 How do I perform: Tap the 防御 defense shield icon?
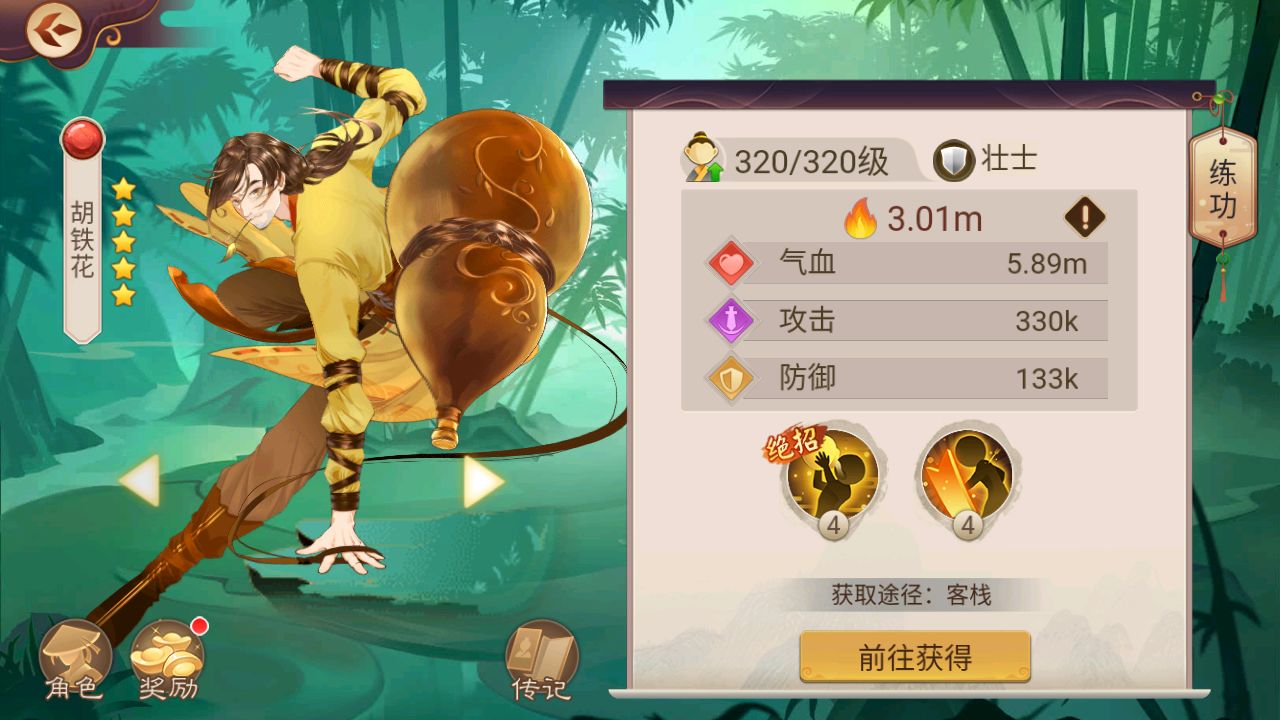click(x=730, y=379)
